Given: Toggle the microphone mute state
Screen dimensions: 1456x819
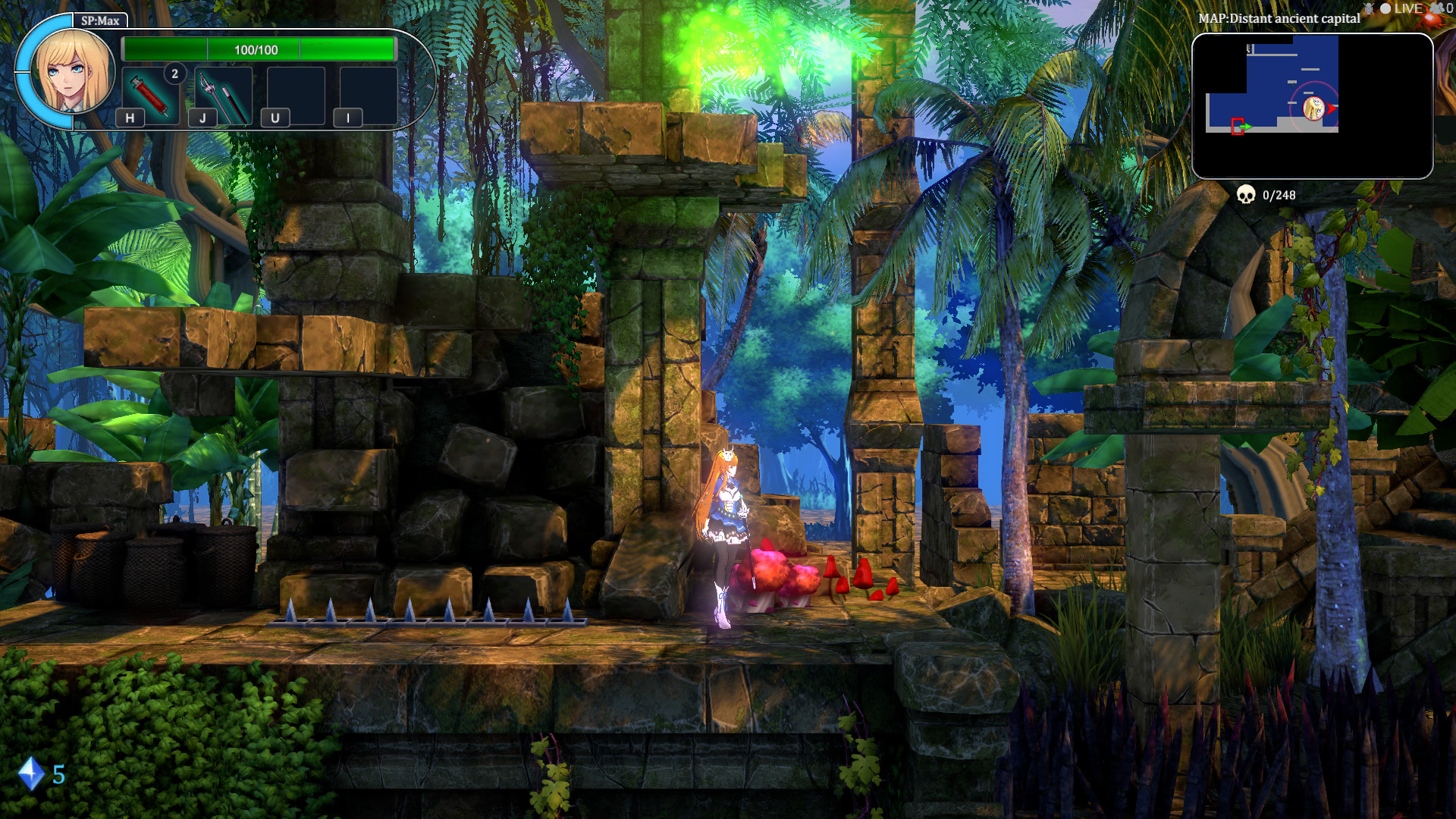Looking at the screenshot, I should click(1369, 8).
